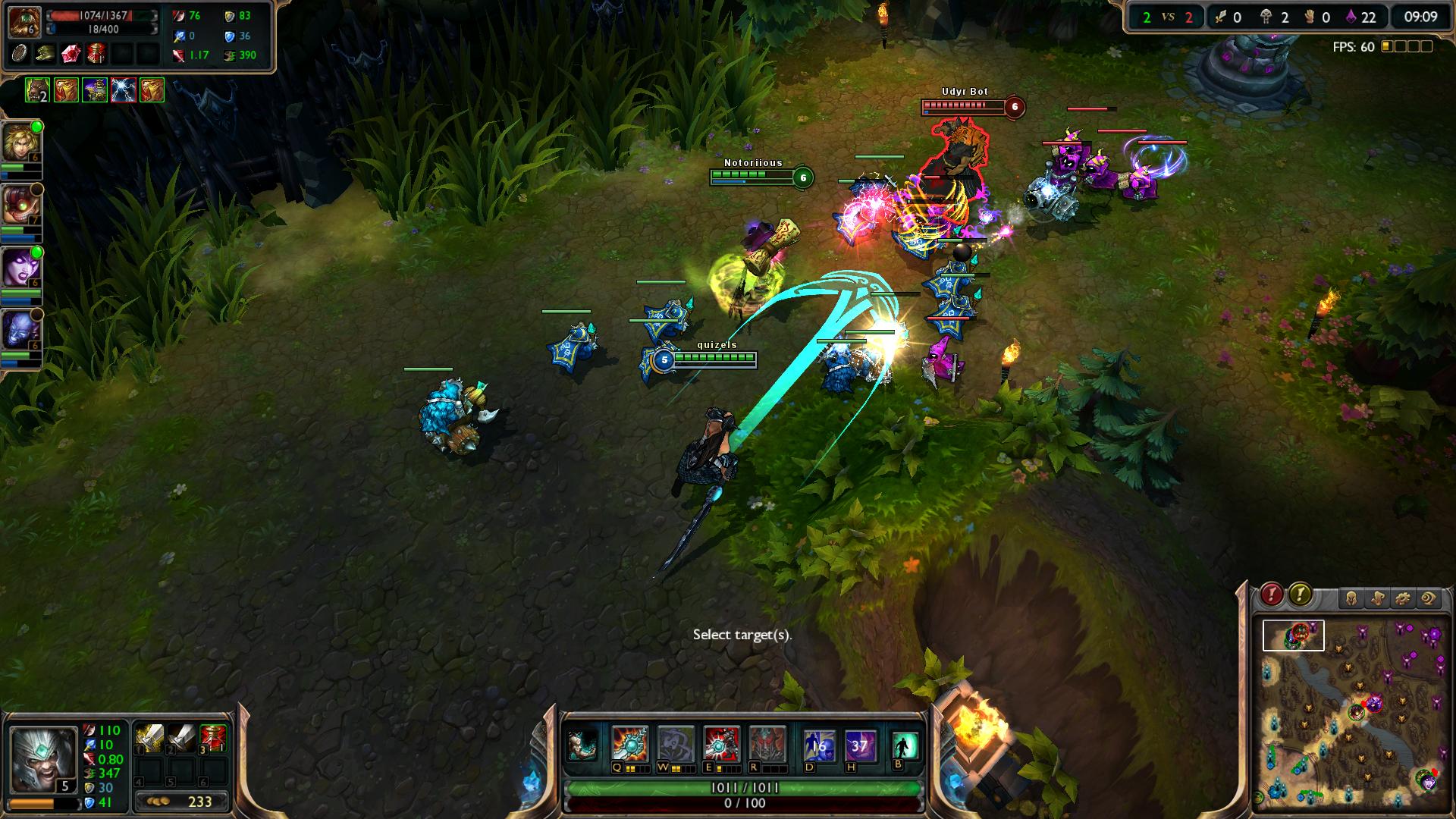Activate the red danger ping button

[x=1272, y=595]
